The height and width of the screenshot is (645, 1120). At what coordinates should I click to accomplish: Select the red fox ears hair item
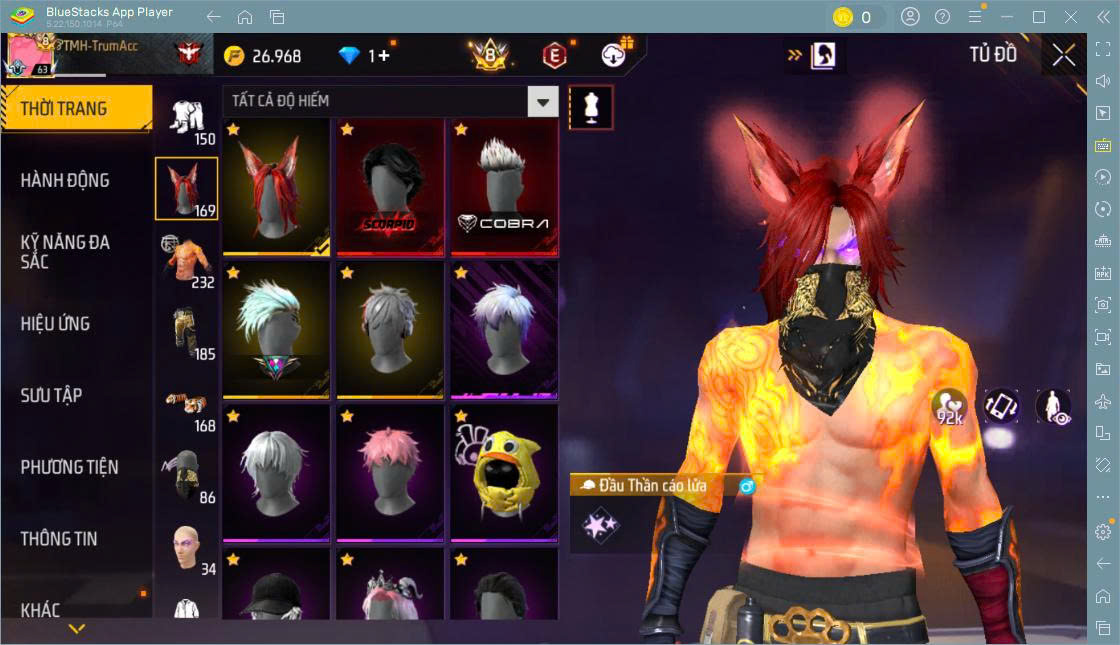(x=276, y=188)
